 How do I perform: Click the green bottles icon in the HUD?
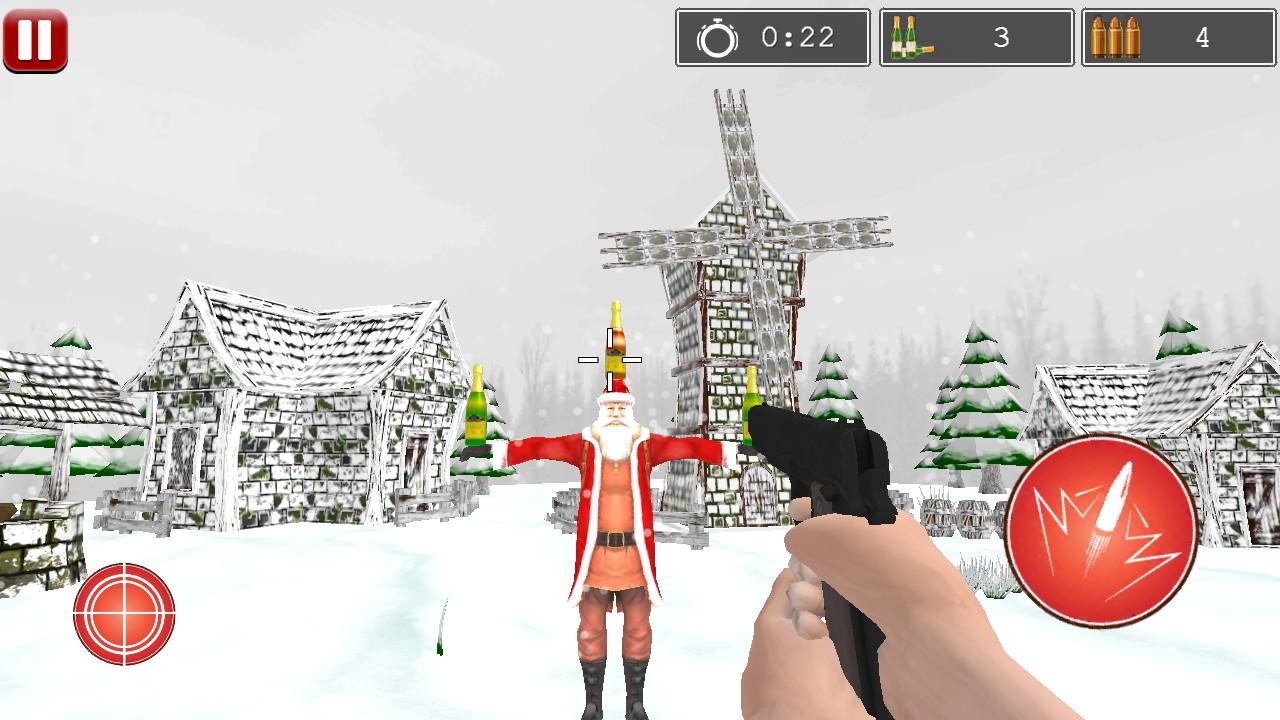914,37
